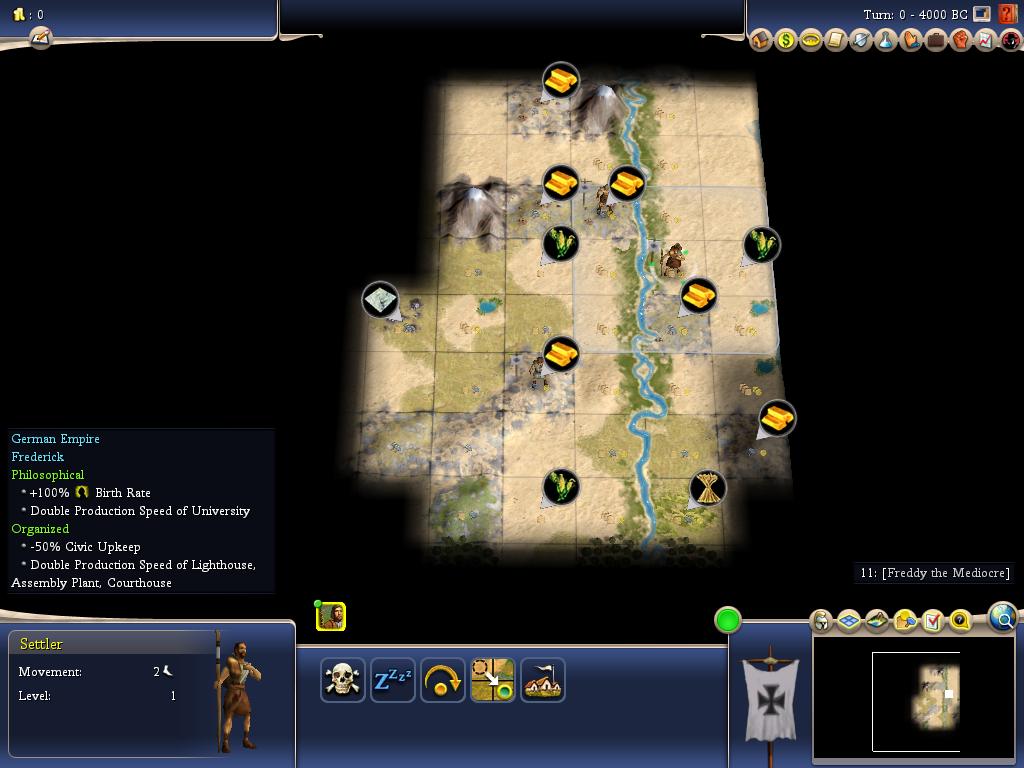Viewport: 1024px width, 768px height.
Task: Toggle the tile grid display
Action: (849, 621)
